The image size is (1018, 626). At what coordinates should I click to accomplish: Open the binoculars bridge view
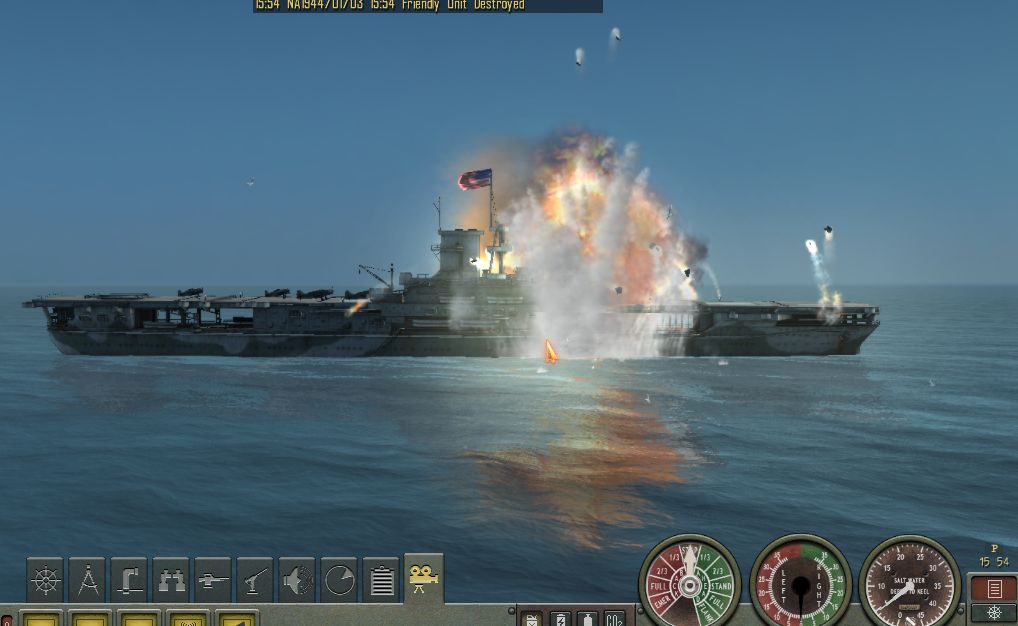tap(171, 580)
